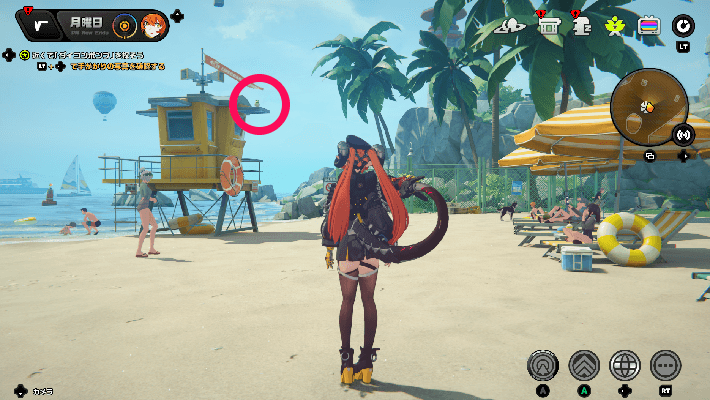Image resolution: width=710 pixels, height=400 pixels.
Task: Activate the up-arrow circle action button
Action: tap(543, 365)
